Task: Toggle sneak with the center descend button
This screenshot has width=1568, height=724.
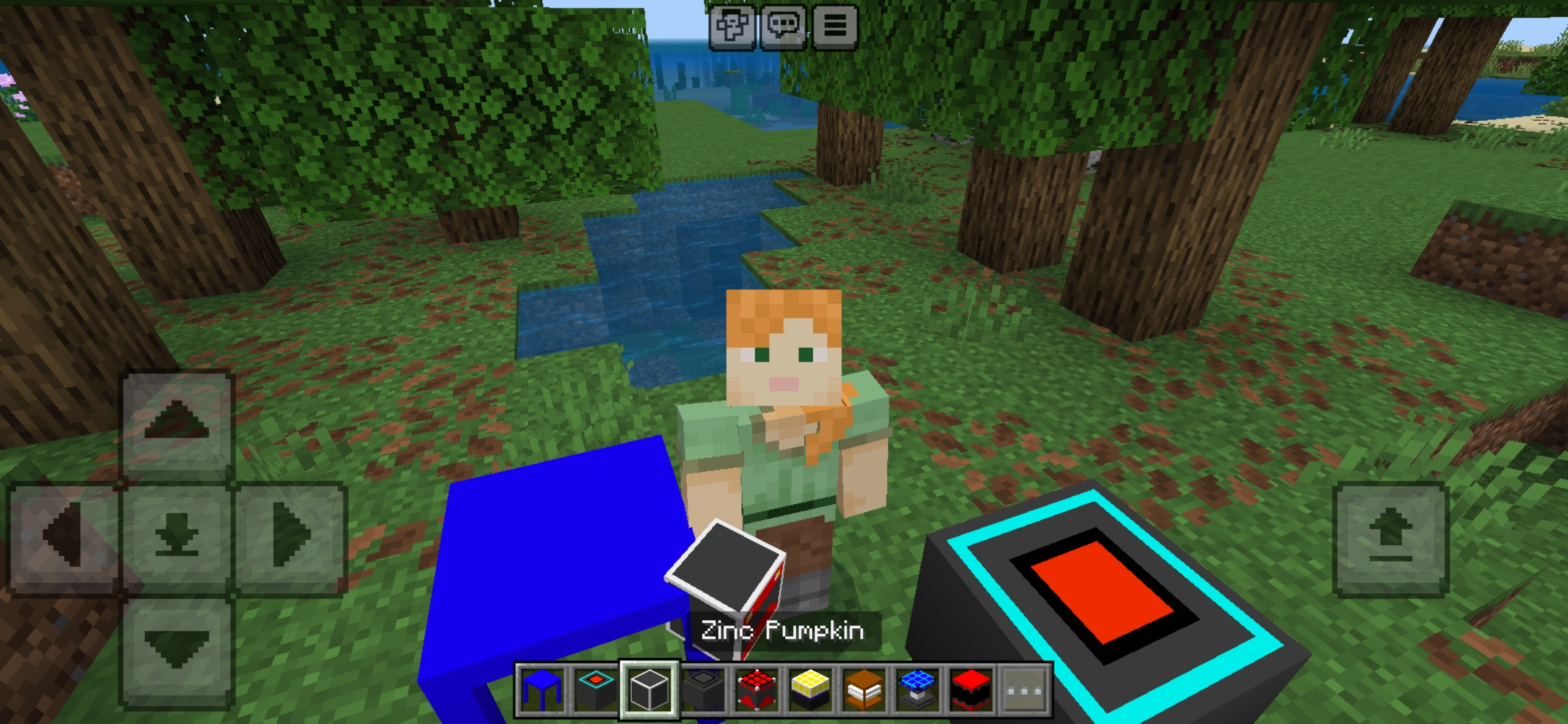Action: point(176,530)
